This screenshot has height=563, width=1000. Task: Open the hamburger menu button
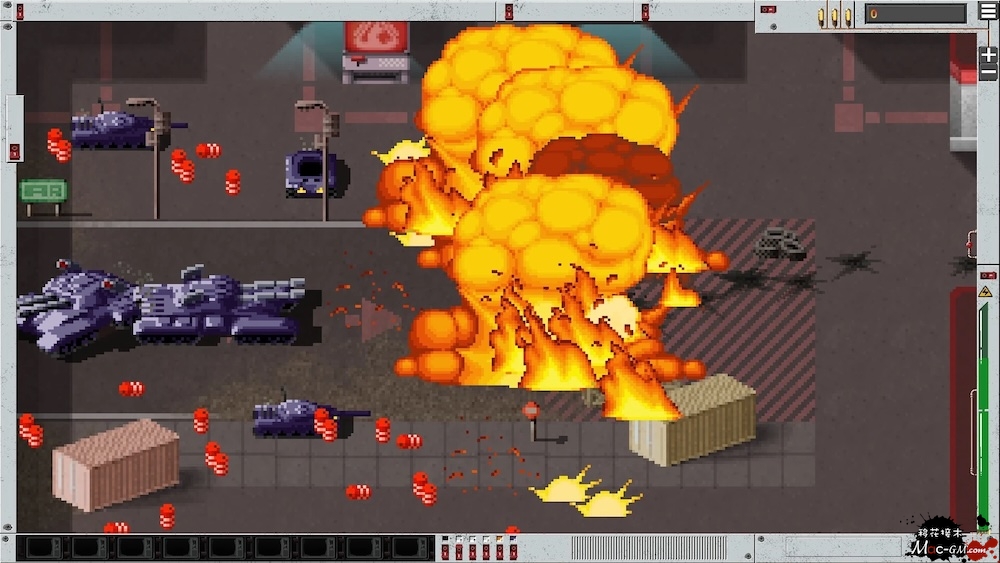pos(988,12)
